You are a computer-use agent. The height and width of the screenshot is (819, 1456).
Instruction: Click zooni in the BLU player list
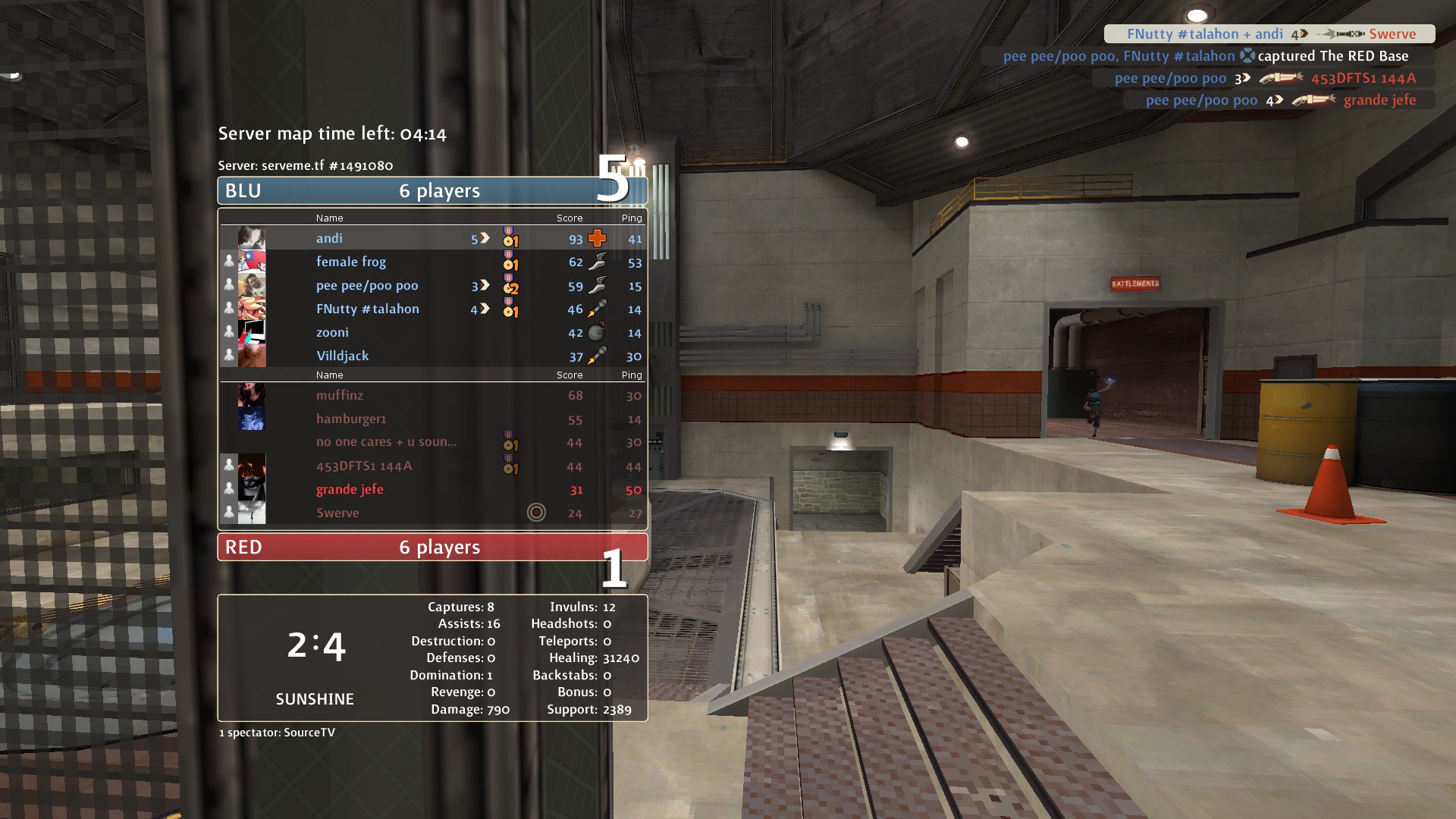coord(332,332)
